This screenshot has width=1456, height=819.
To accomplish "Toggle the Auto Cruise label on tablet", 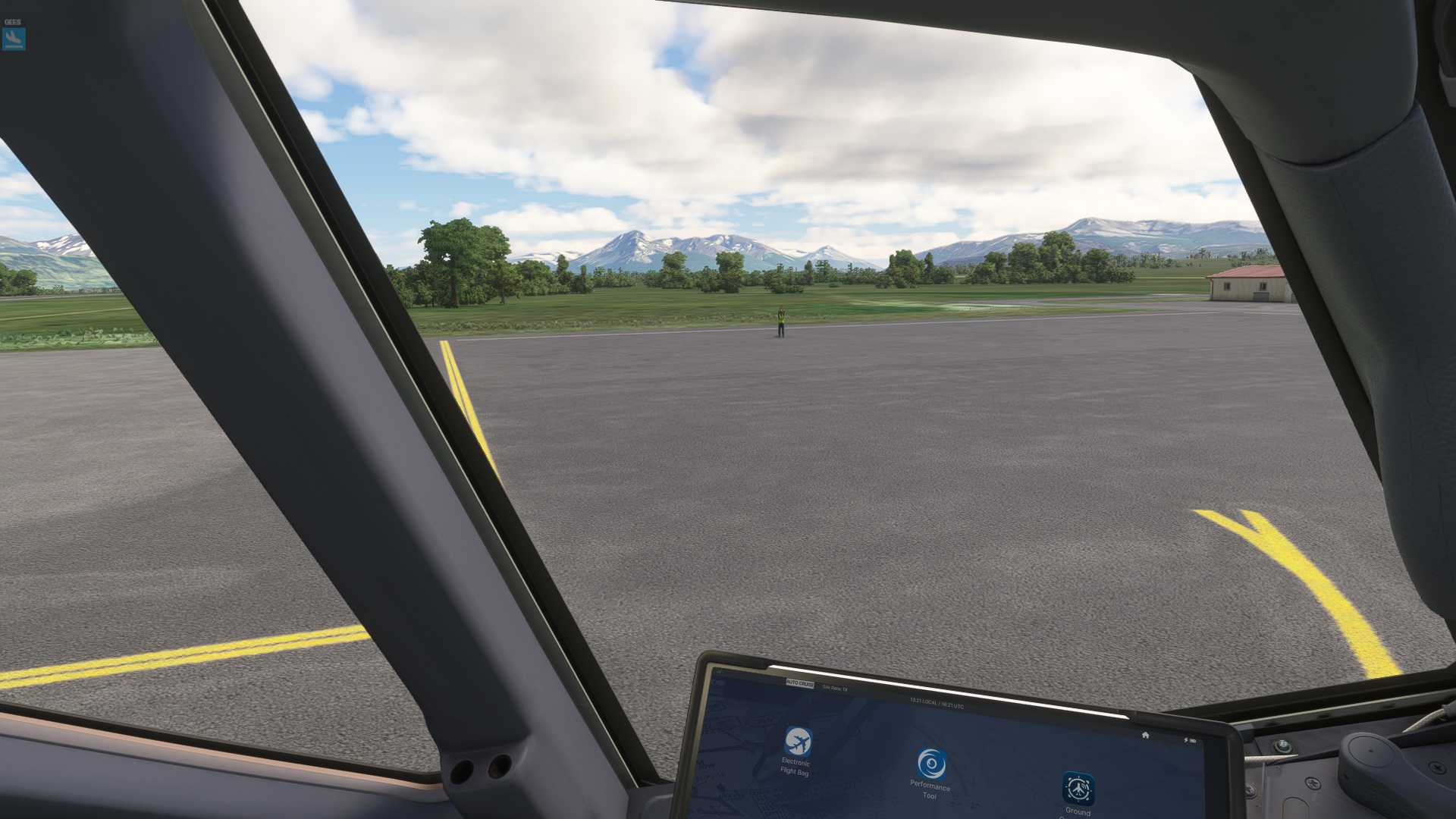I will tap(799, 684).
